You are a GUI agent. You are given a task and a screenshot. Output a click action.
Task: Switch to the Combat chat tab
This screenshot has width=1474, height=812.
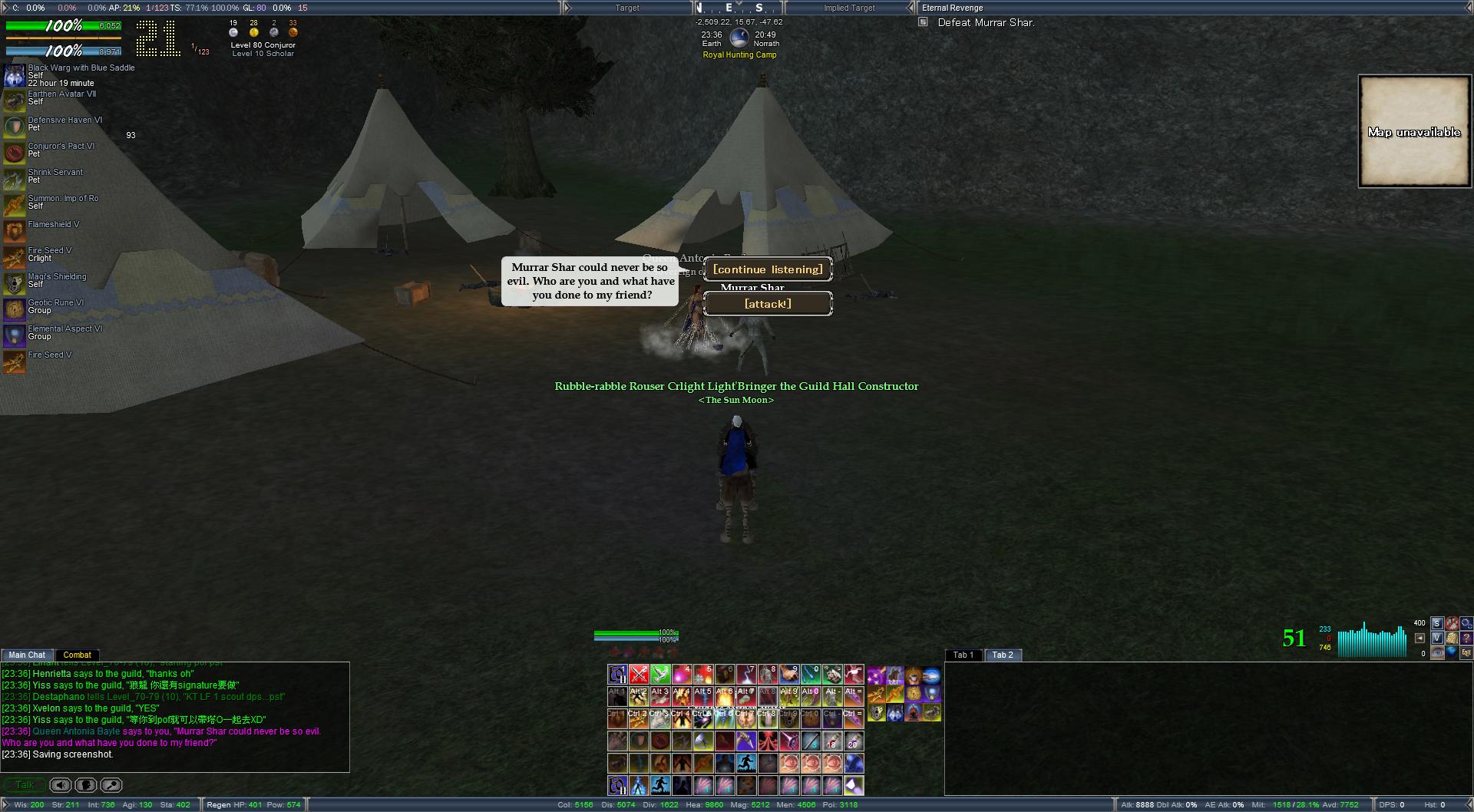click(77, 655)
